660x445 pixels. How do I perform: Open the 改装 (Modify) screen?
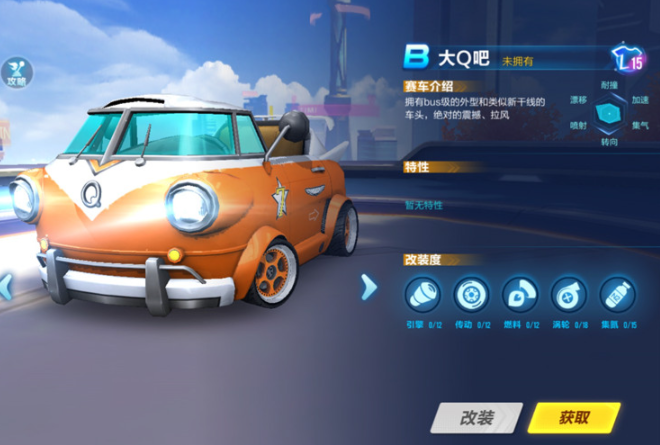477,417
